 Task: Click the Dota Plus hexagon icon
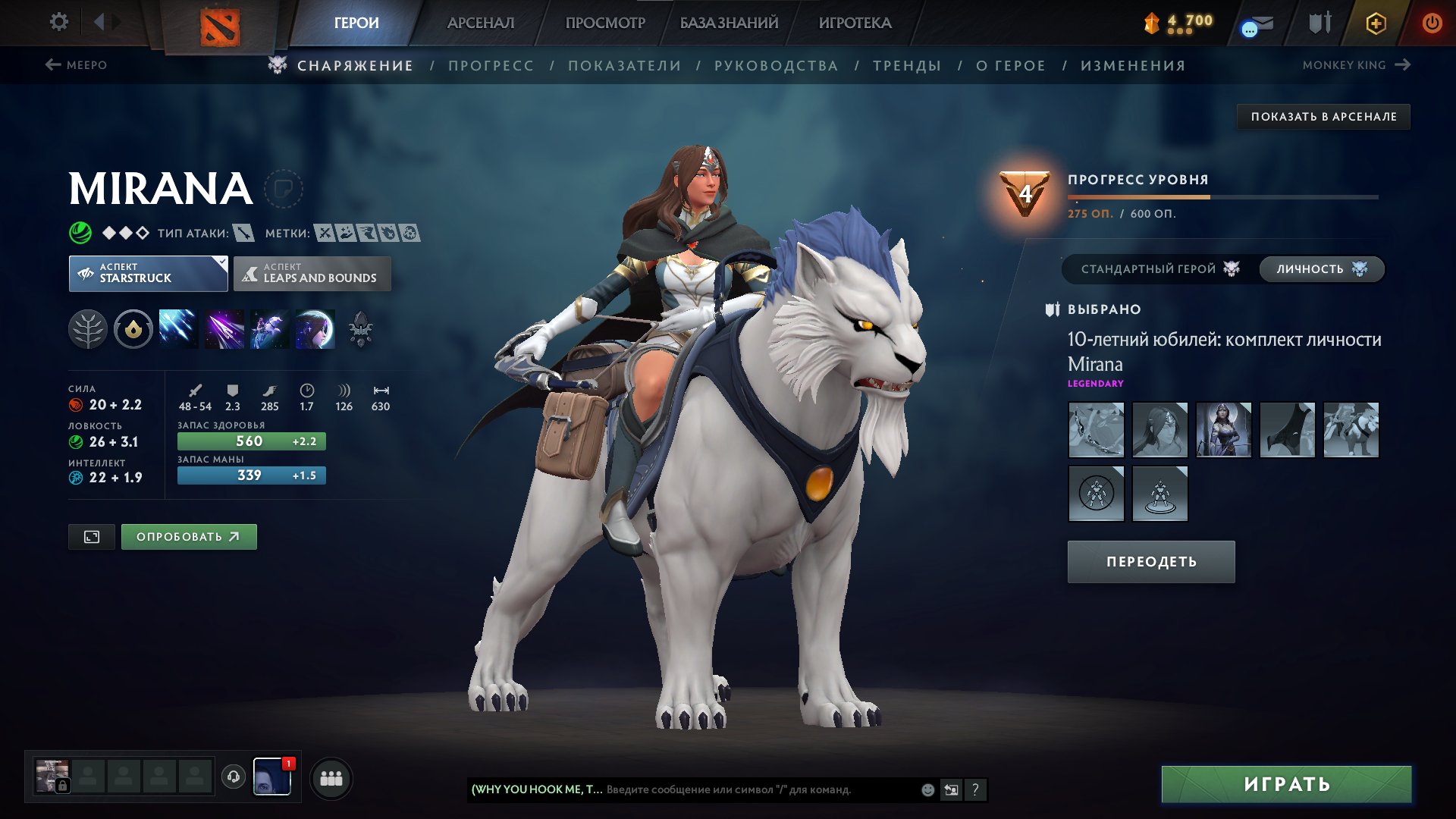point(1376,23)
